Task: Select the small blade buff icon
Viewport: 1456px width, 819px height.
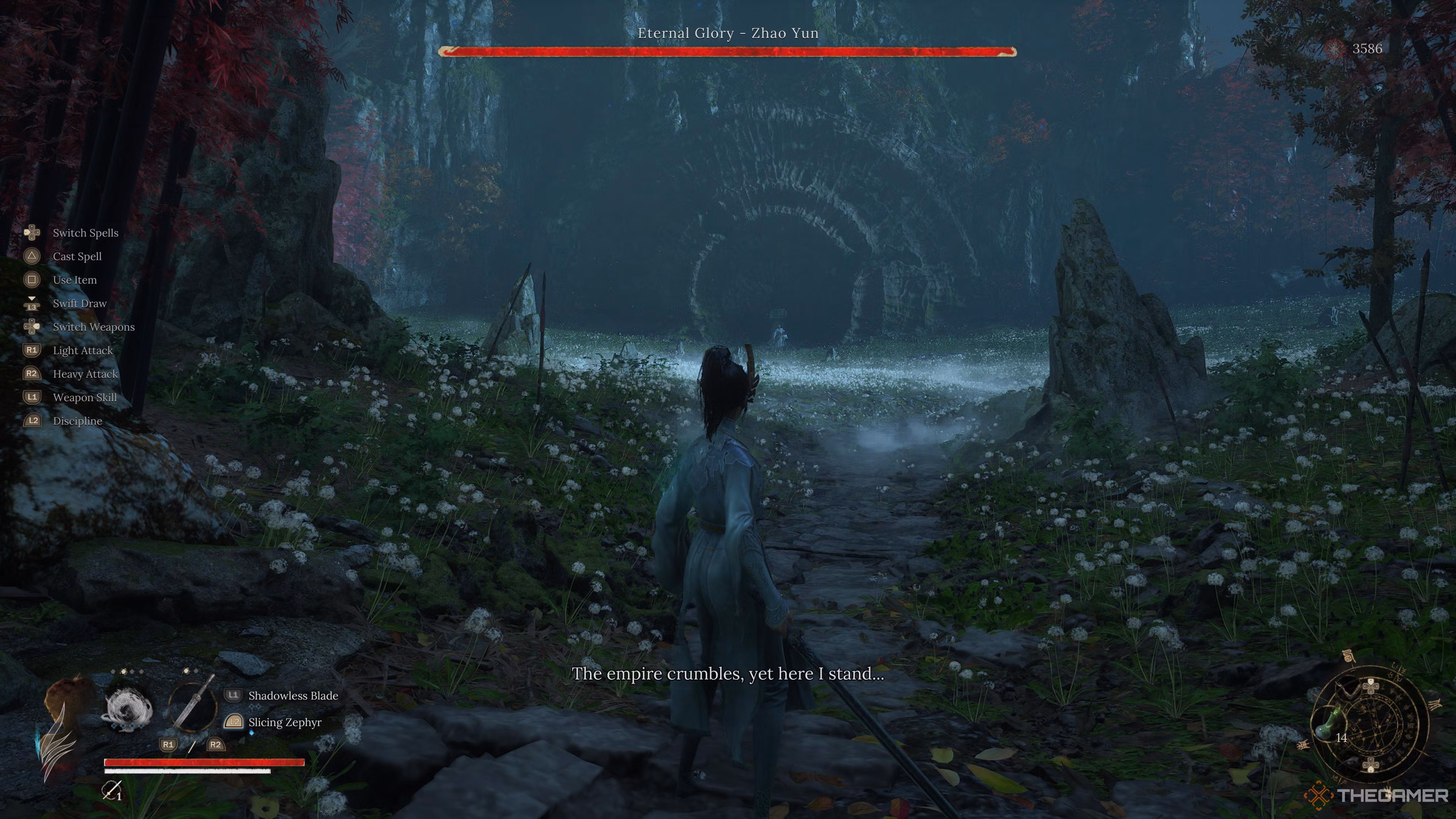Action: coord(111,790)
